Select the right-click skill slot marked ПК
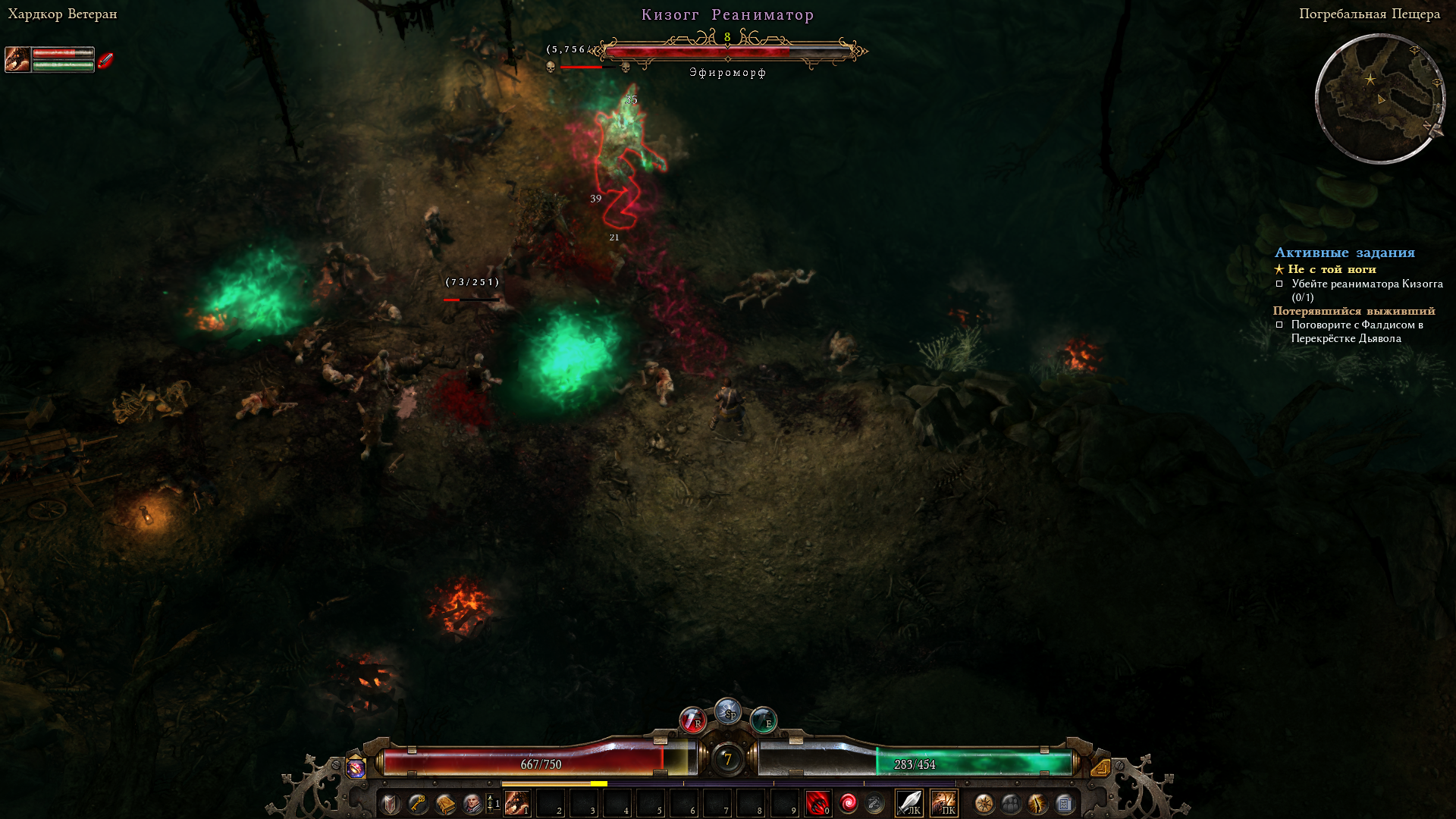 click(x=944, y=803)
